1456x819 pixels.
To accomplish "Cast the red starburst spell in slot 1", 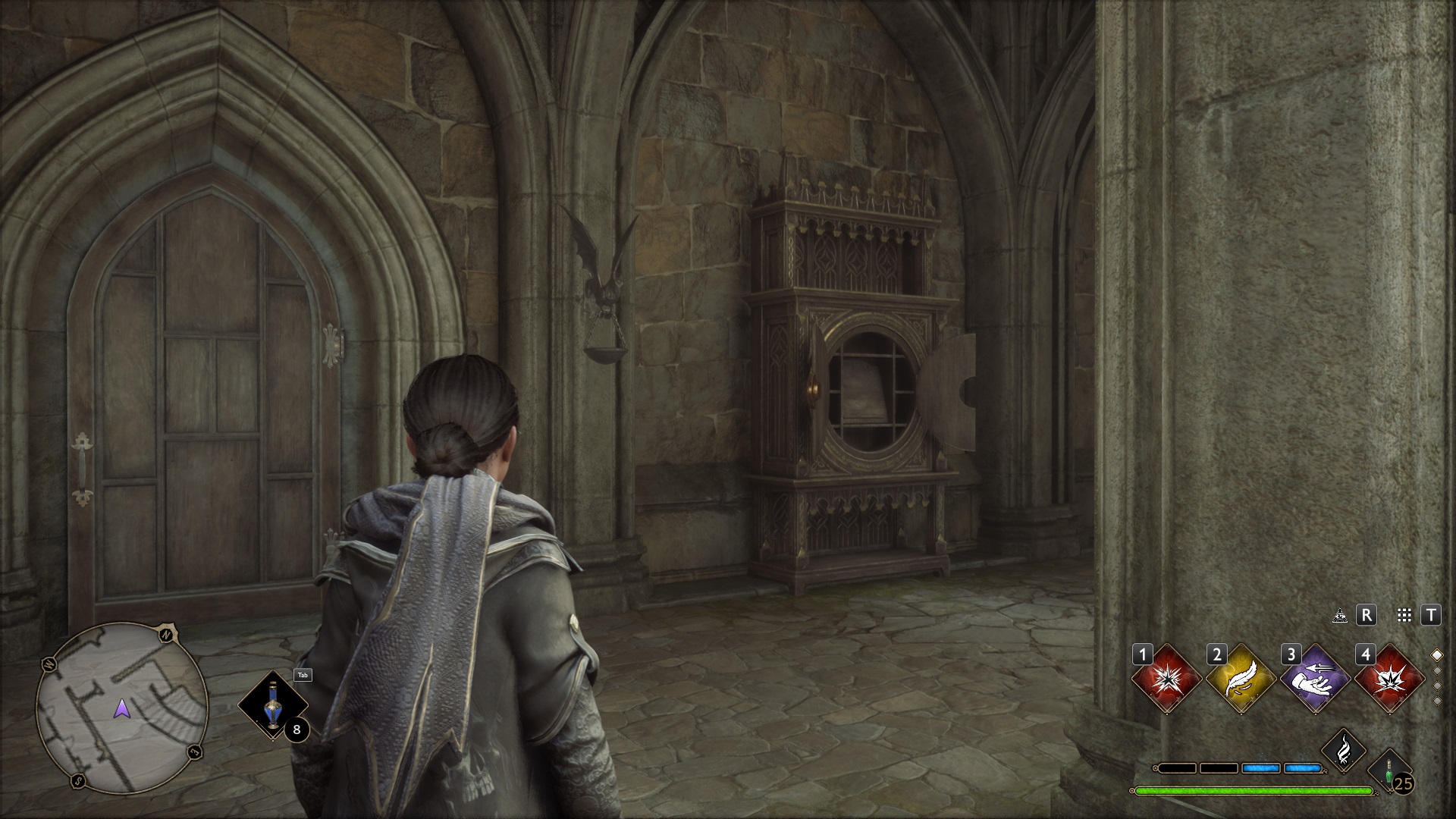I will 1166,679.
